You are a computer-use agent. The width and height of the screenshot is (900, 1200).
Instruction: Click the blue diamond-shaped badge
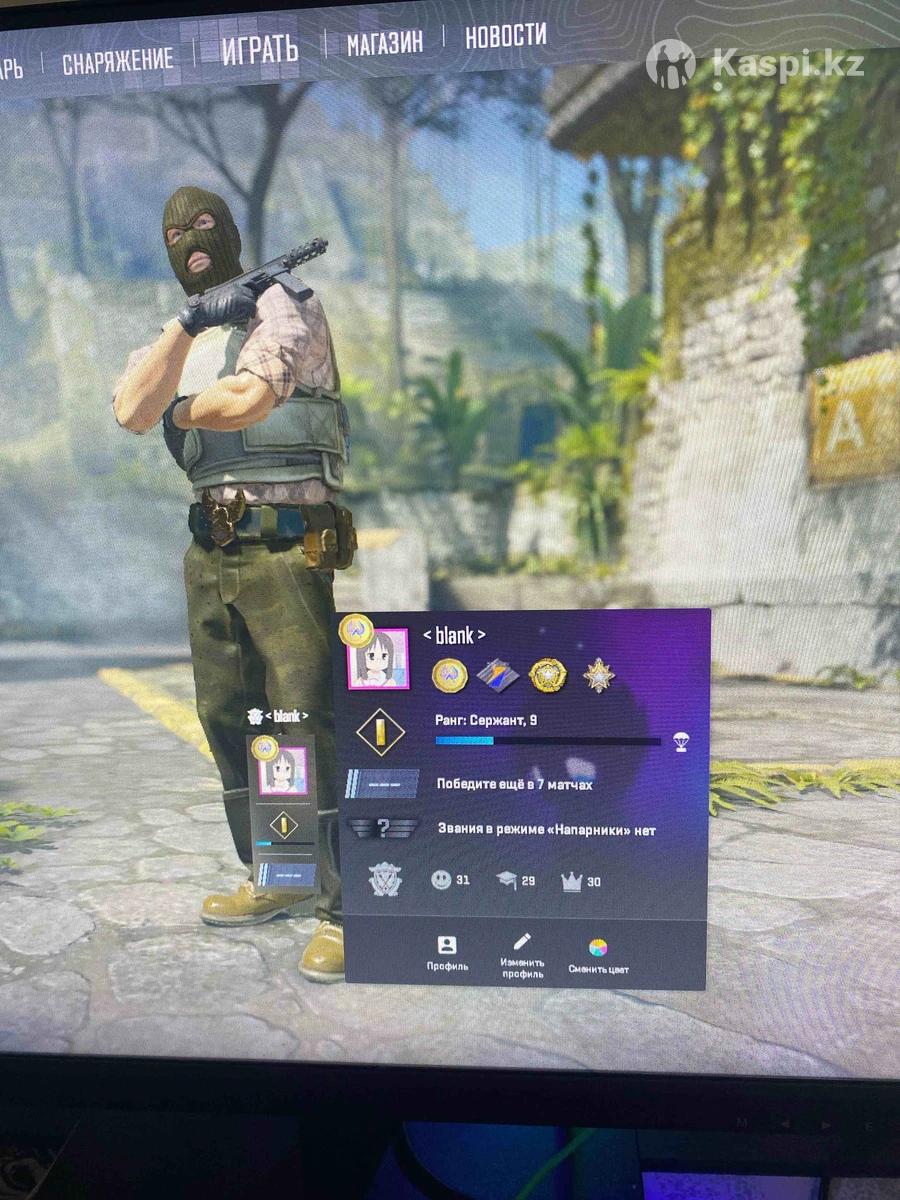tap(497, 676)
